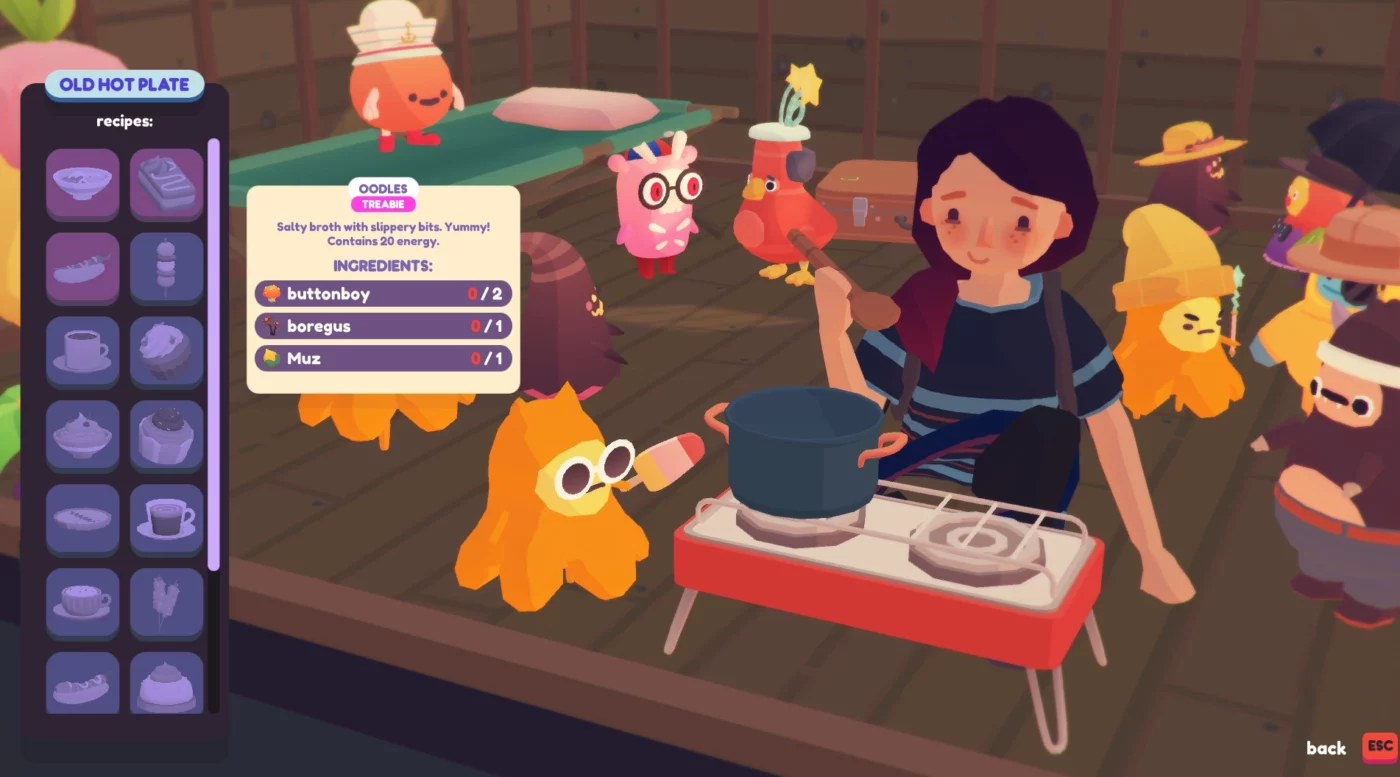This screenshot has height=777, width=1400.
Task: Select the noodle bowl recipe
Action: point(82,185)
